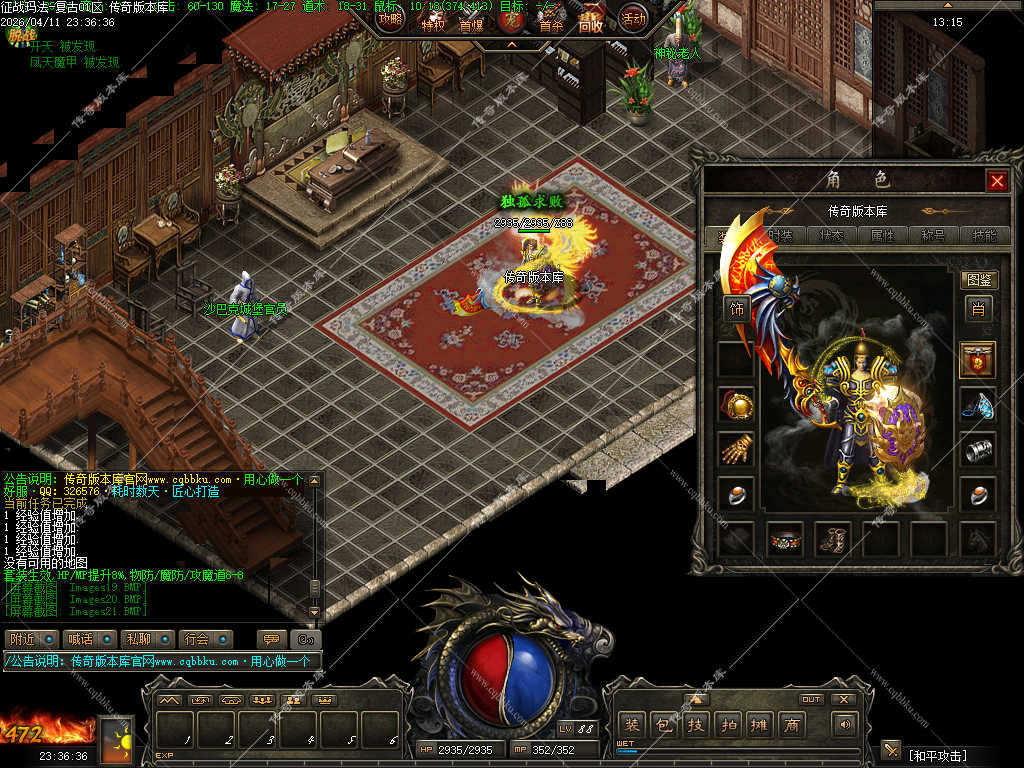
Task: Open the 活动 events icon
Action: point(633,17)
